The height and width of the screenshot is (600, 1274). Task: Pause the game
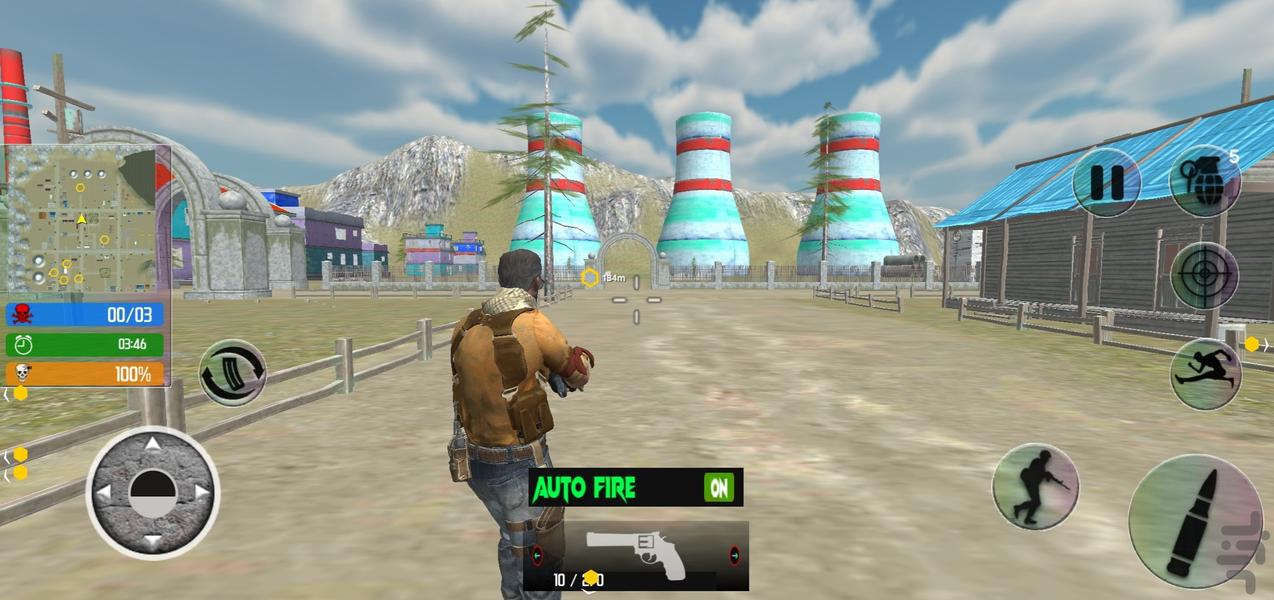tap(1107, 183)
